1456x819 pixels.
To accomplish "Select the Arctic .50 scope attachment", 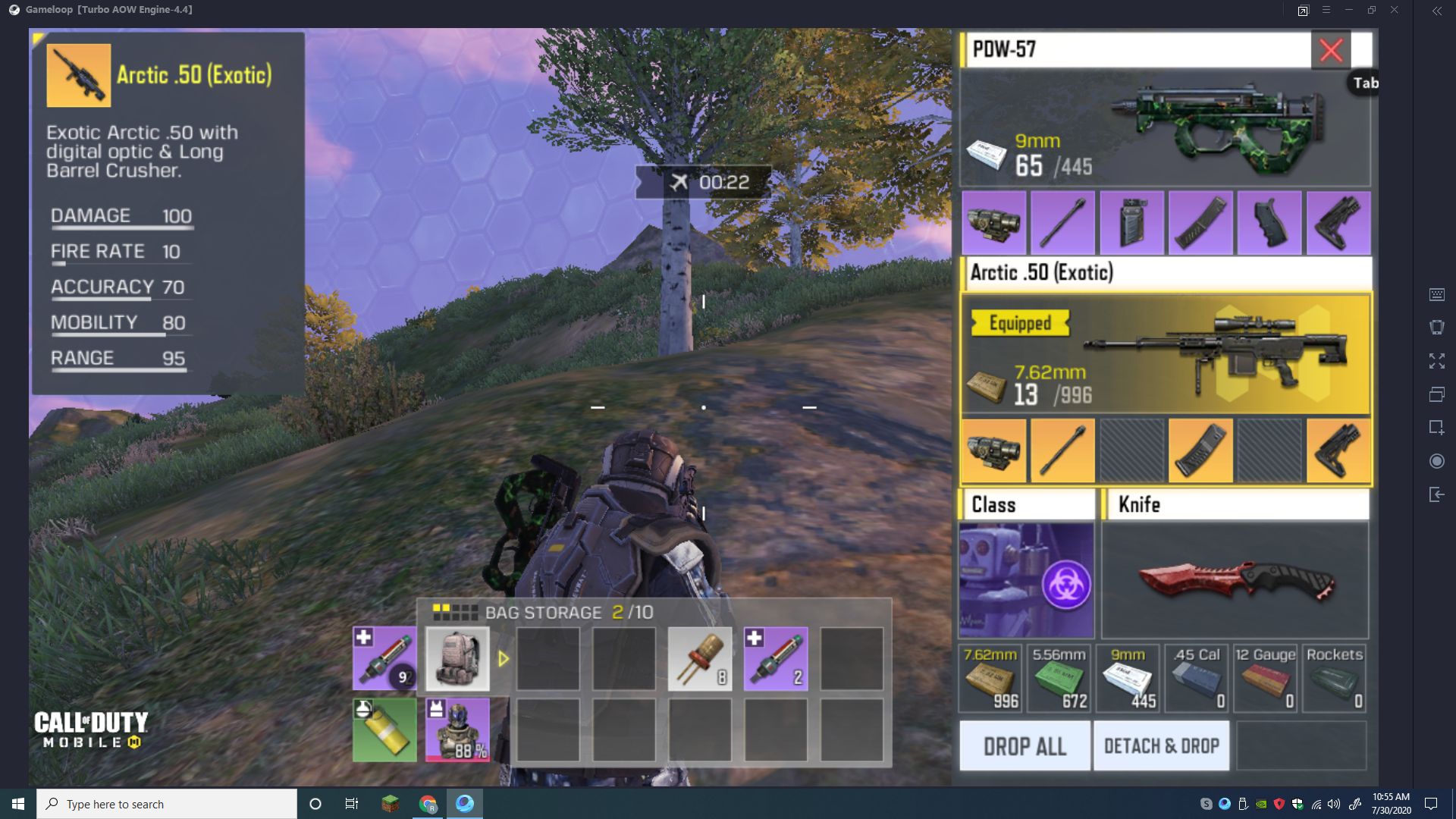I will click(993, 451).
